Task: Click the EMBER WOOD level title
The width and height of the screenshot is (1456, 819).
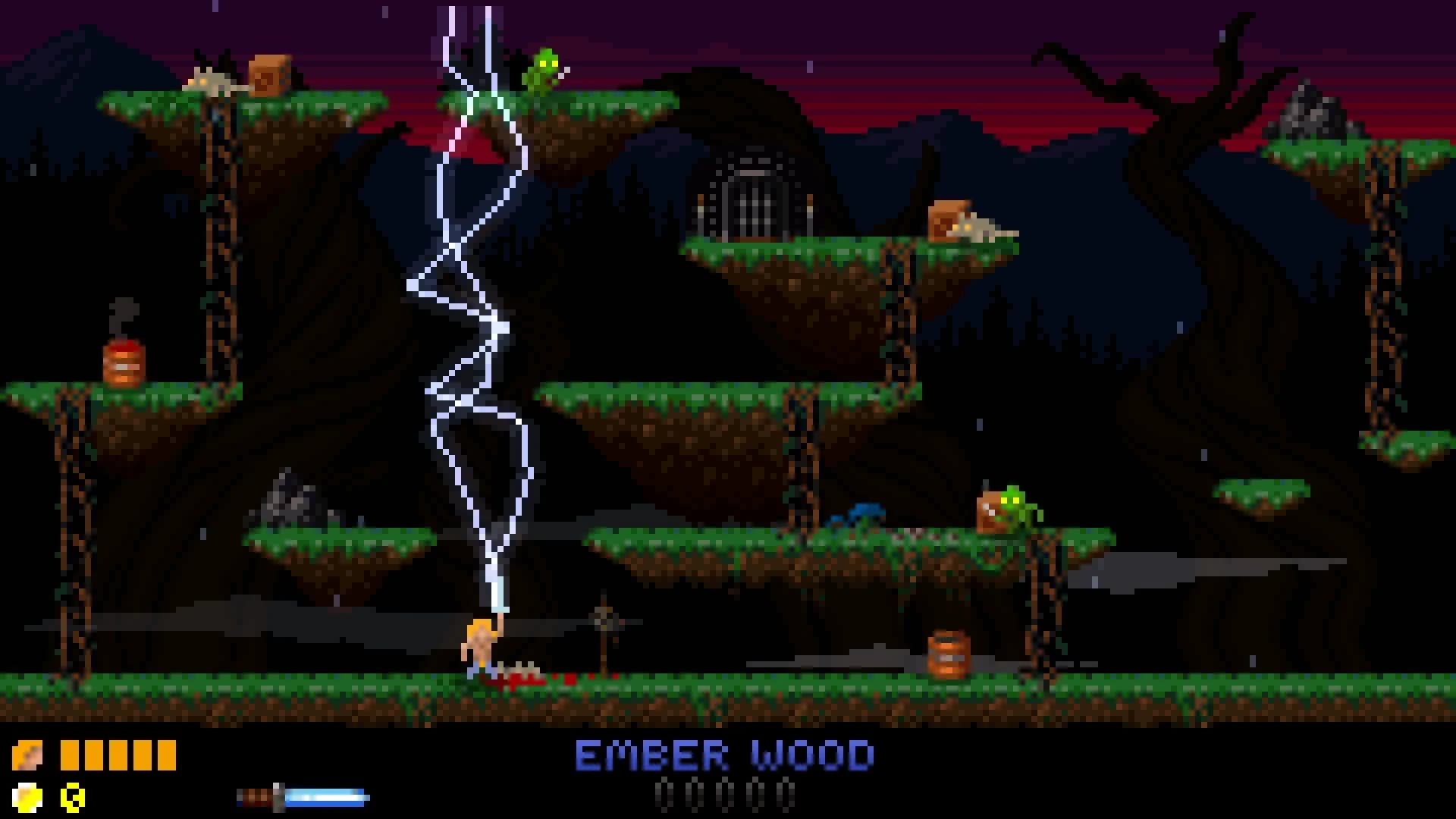Action: (724, 755)
